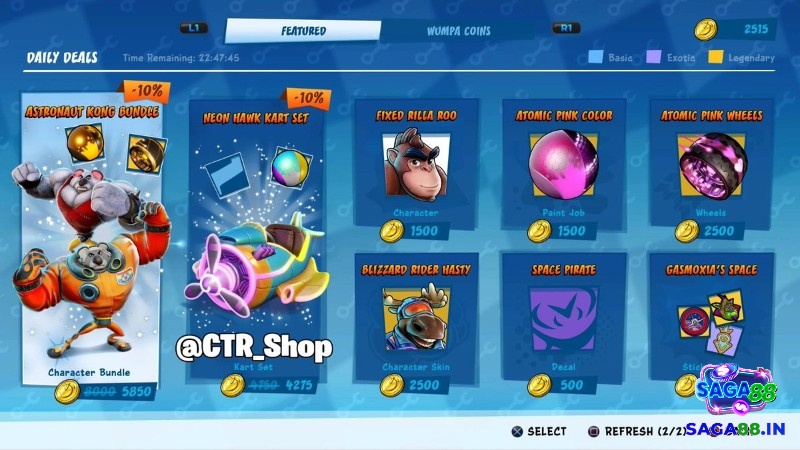Switch to the Featured tab
This screenshot has height=450, width=800.
tap(303, 31)
